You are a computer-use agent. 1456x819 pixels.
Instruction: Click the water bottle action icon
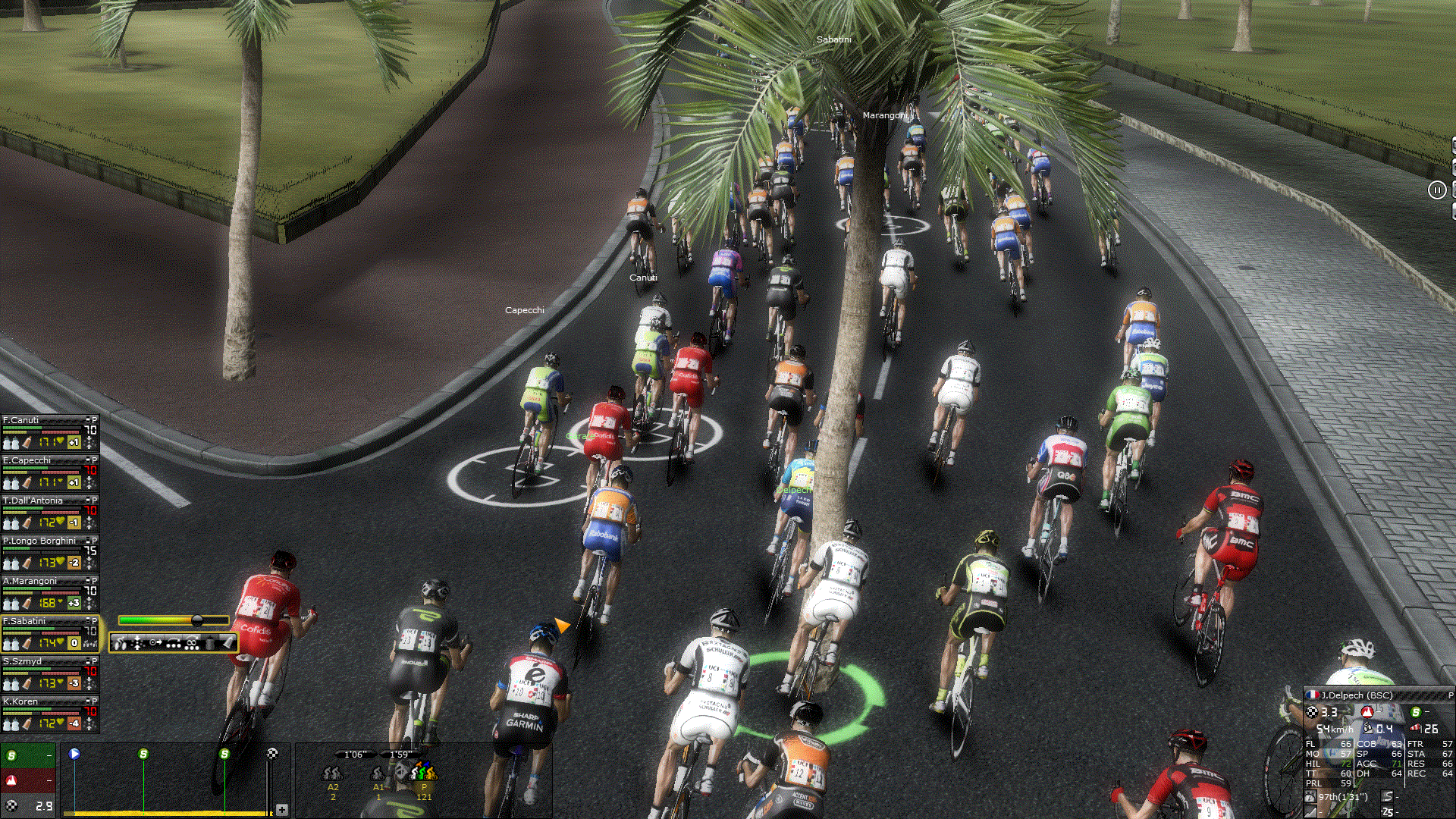pos(210,644)
